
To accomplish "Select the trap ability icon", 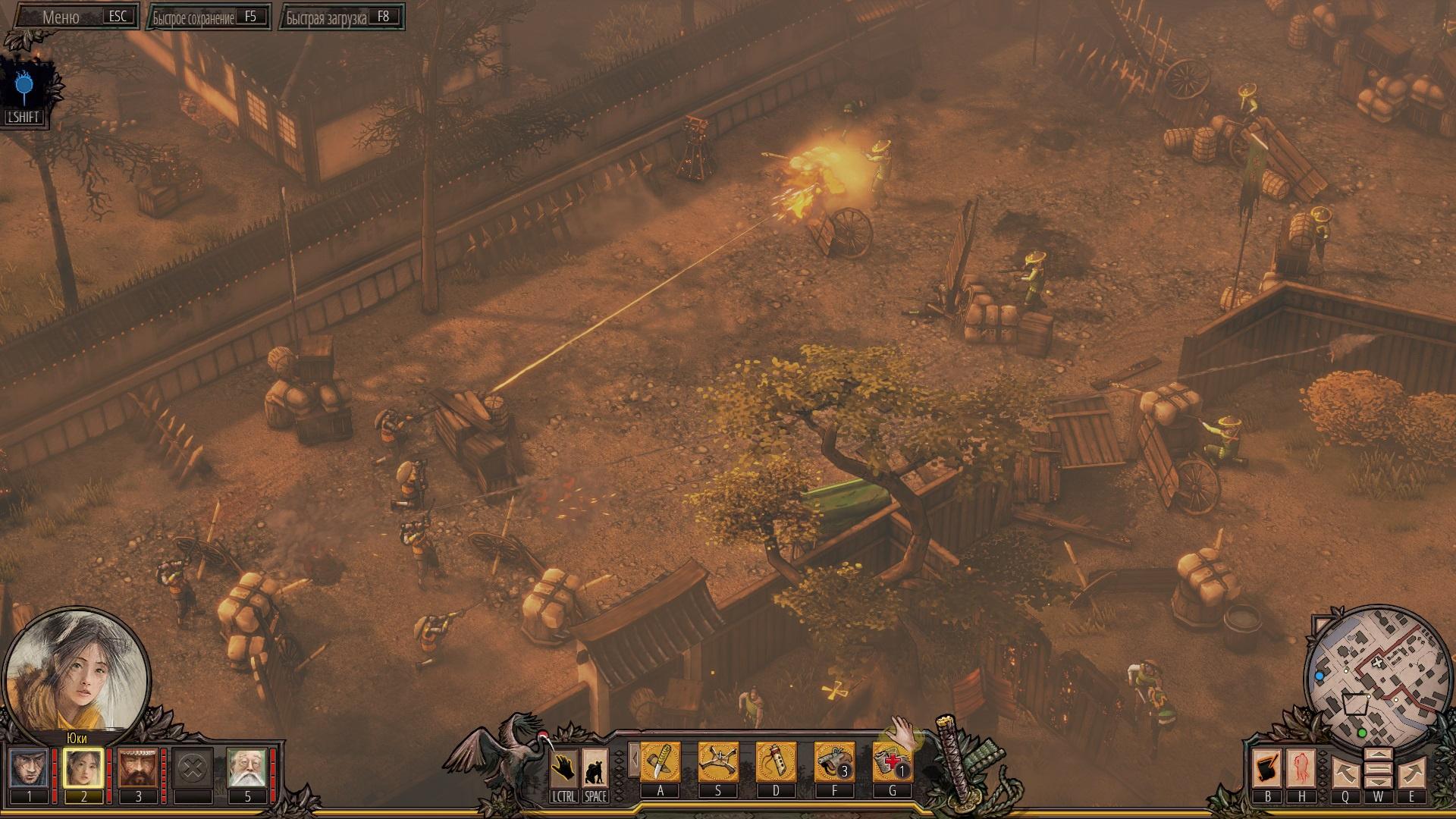I will (718, 761).
